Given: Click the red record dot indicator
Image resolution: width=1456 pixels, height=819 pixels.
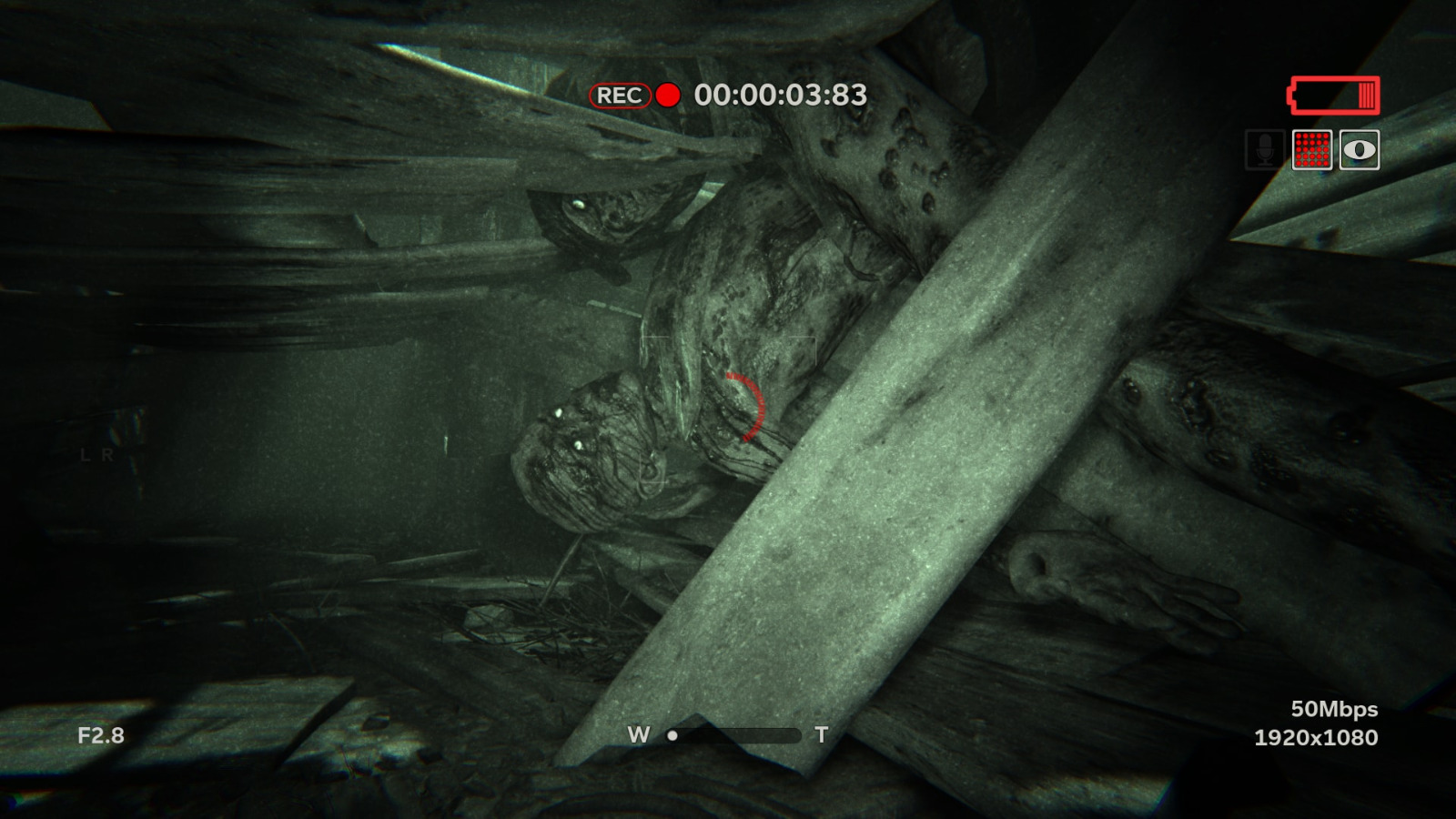Looking at the screenshot, I should click(670, 95).
